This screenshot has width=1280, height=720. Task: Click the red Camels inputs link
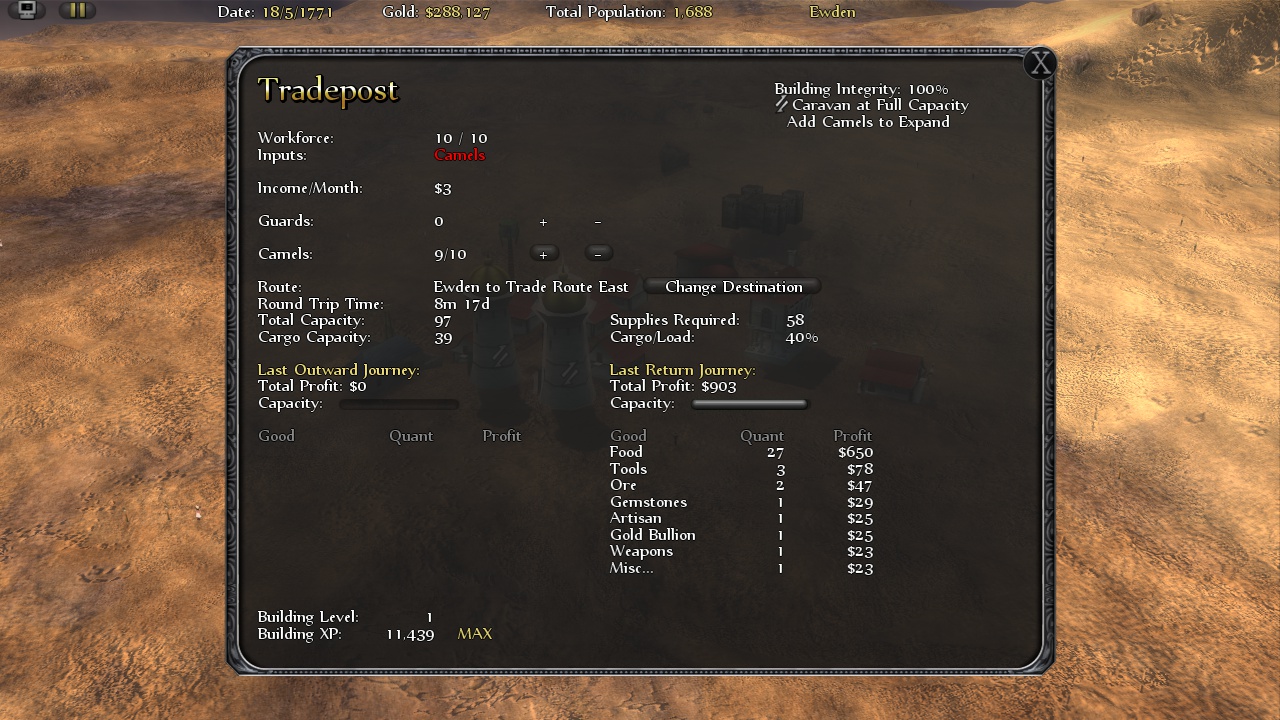click(x=460, y=155)
